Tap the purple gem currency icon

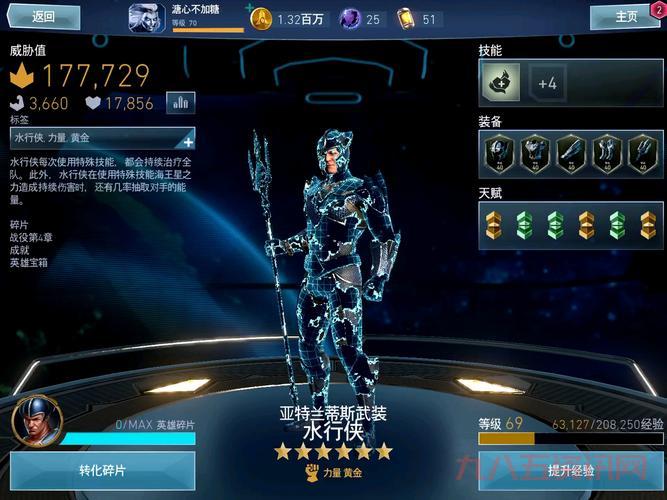(350, 18)
